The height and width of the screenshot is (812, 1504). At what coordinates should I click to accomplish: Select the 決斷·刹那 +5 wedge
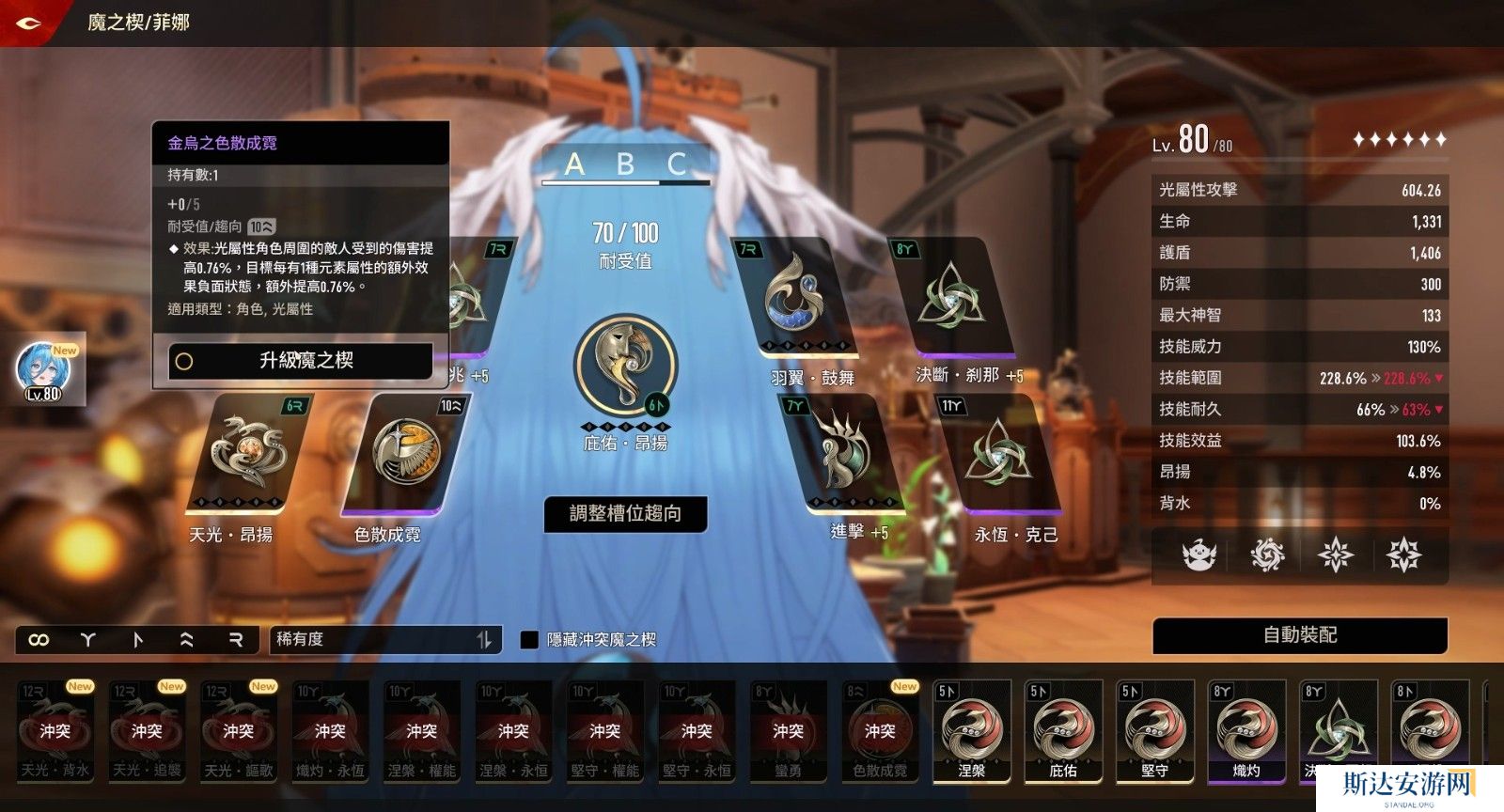(951, 297)
